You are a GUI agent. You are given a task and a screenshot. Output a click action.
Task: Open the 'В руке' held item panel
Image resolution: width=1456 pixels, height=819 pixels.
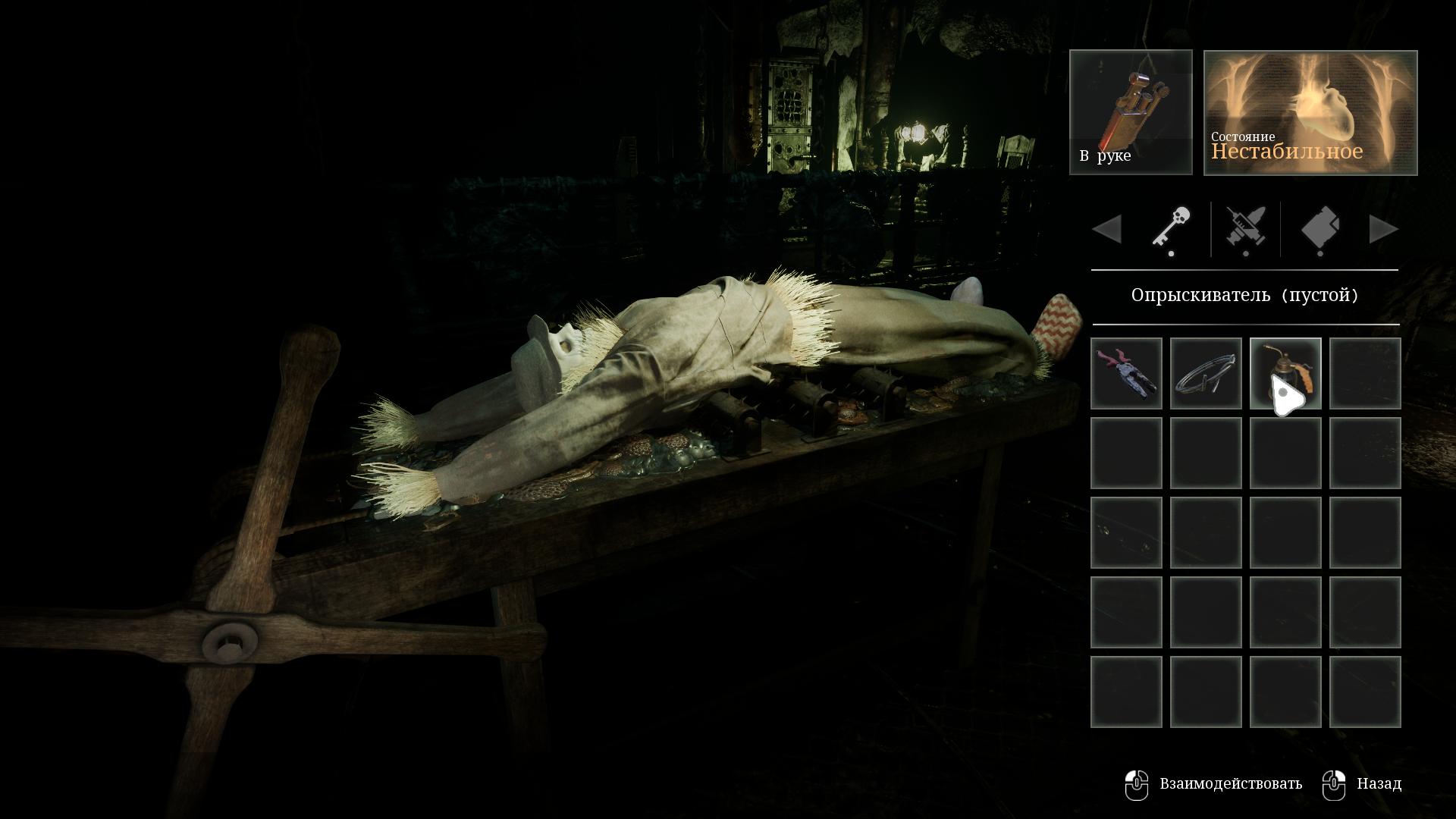pos(1131,112)
